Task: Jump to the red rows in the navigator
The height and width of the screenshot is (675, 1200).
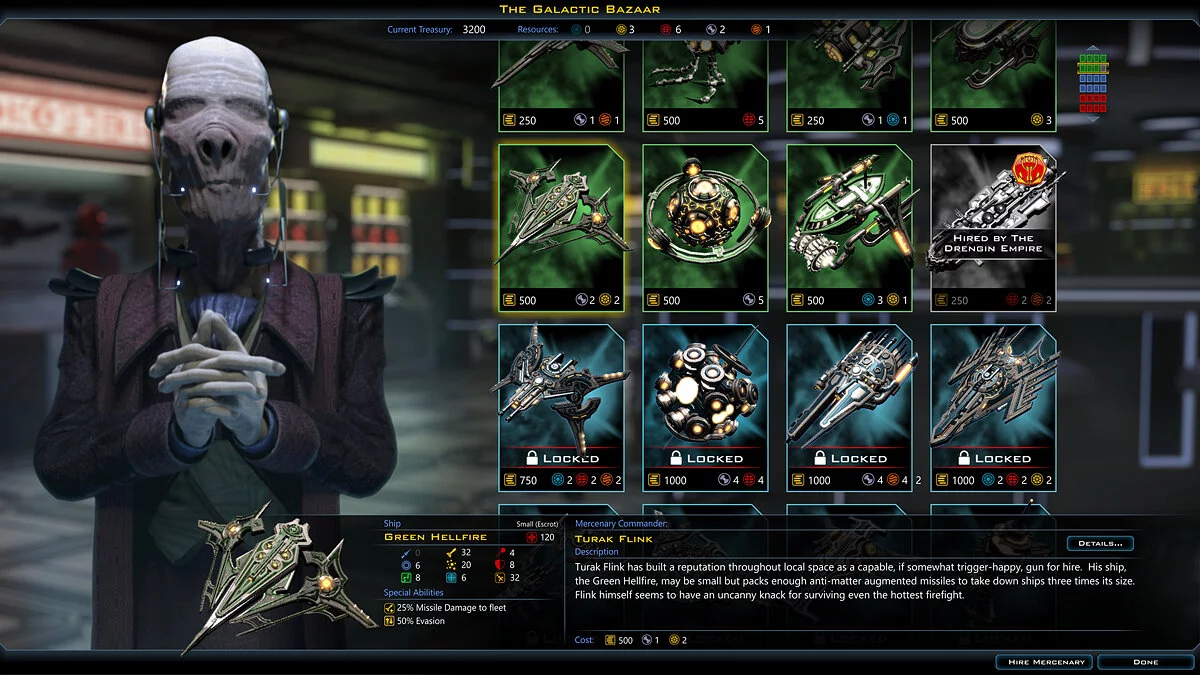Action: pyautogui.click(x=1092, y=102)
